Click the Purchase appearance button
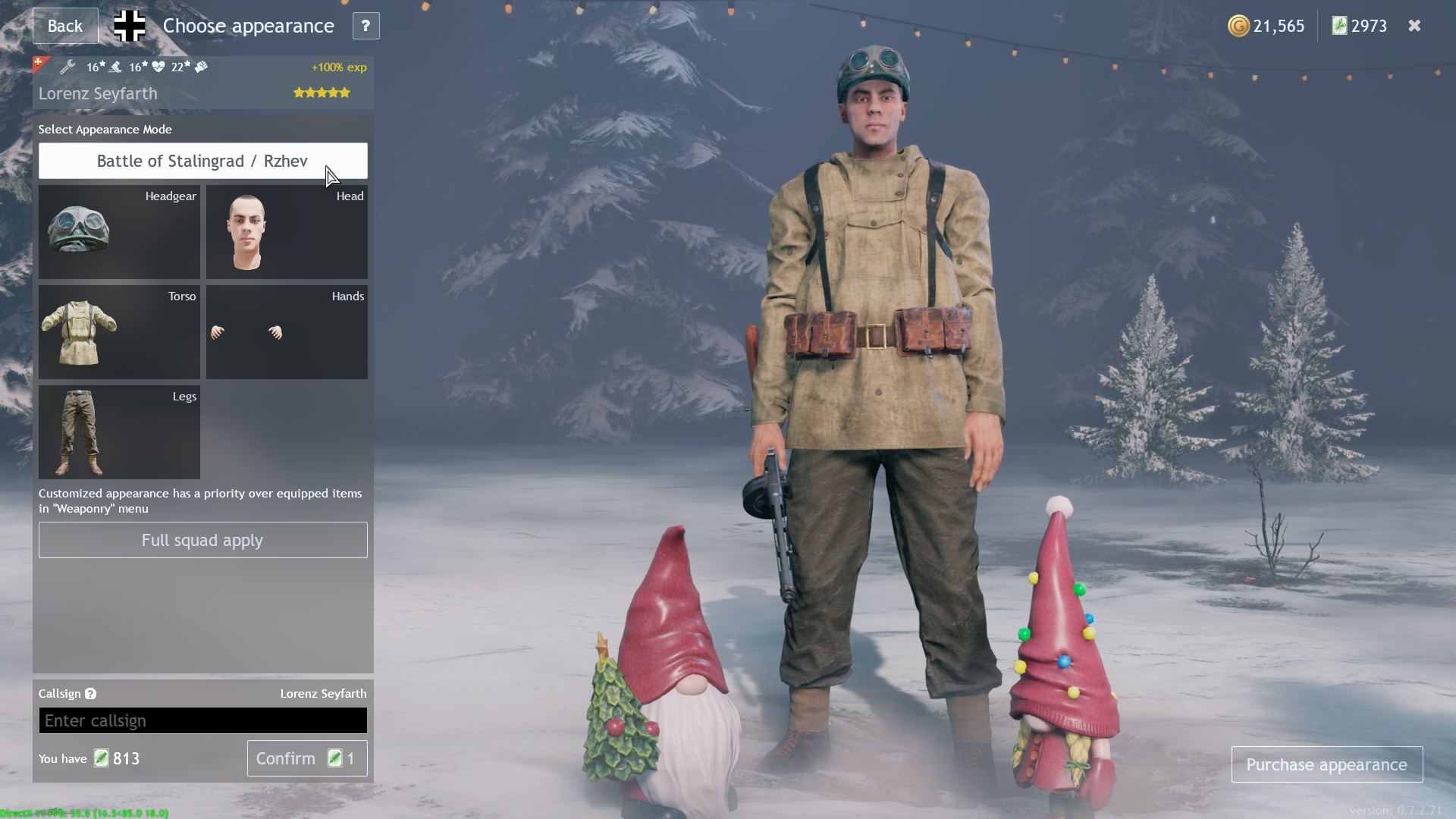 click(x=1326, y=764)
